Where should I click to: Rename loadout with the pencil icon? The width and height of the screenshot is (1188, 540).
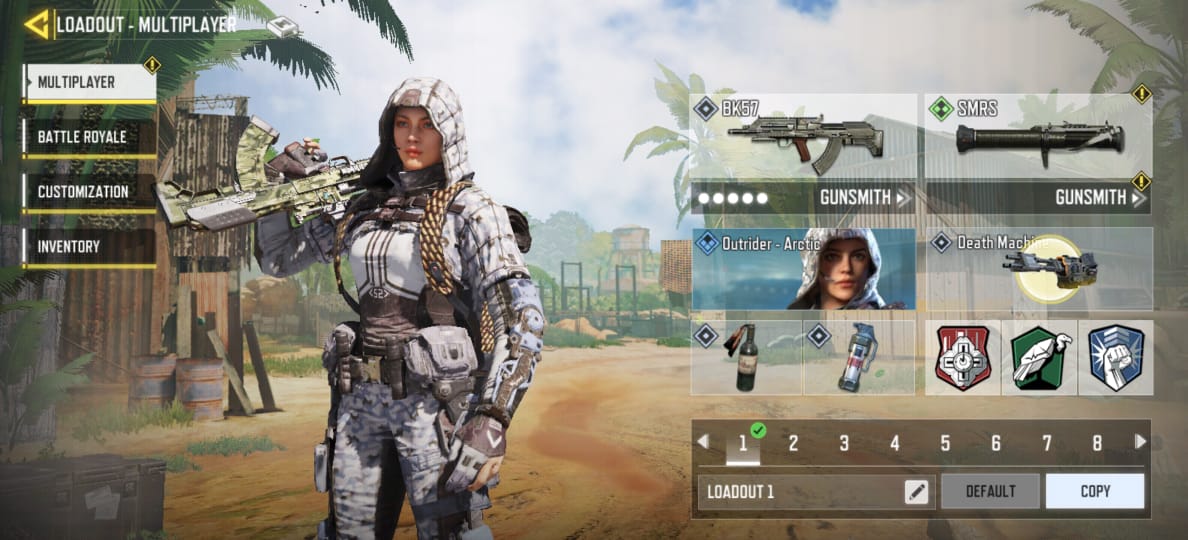[x=915, y=492]
